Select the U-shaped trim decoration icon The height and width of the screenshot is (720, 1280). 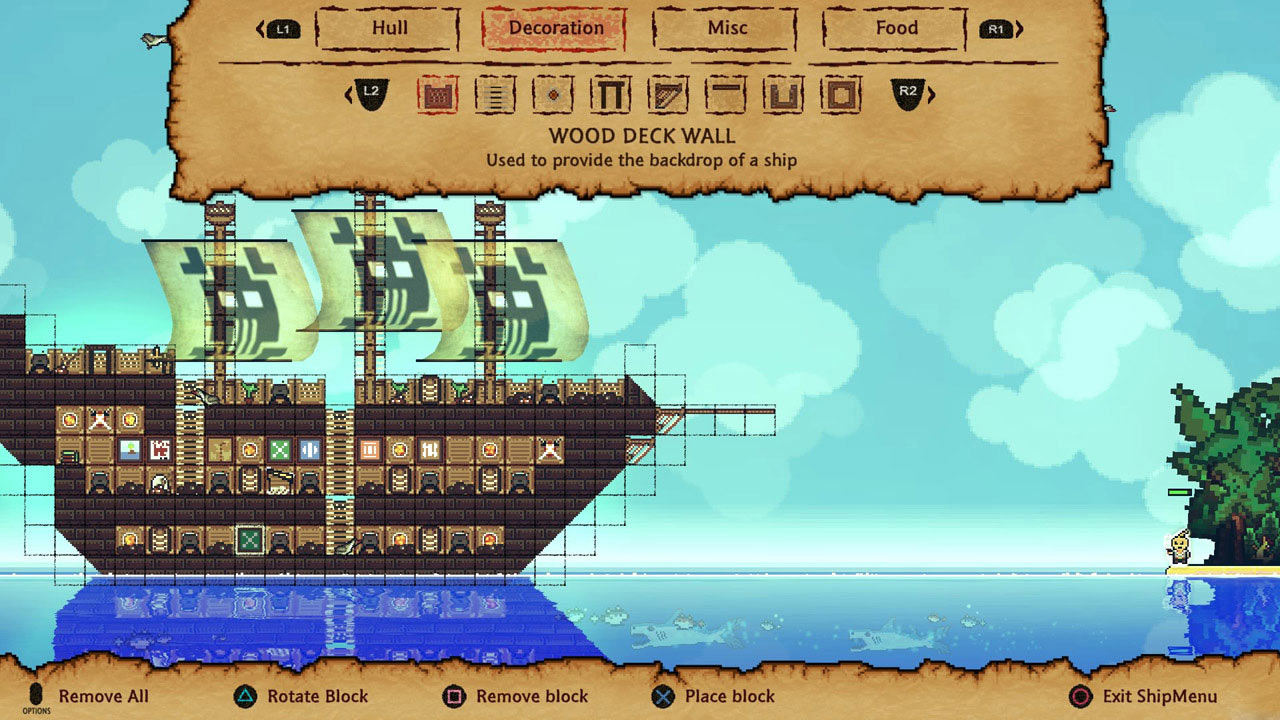pyautogui.click(x=783, y=94)
